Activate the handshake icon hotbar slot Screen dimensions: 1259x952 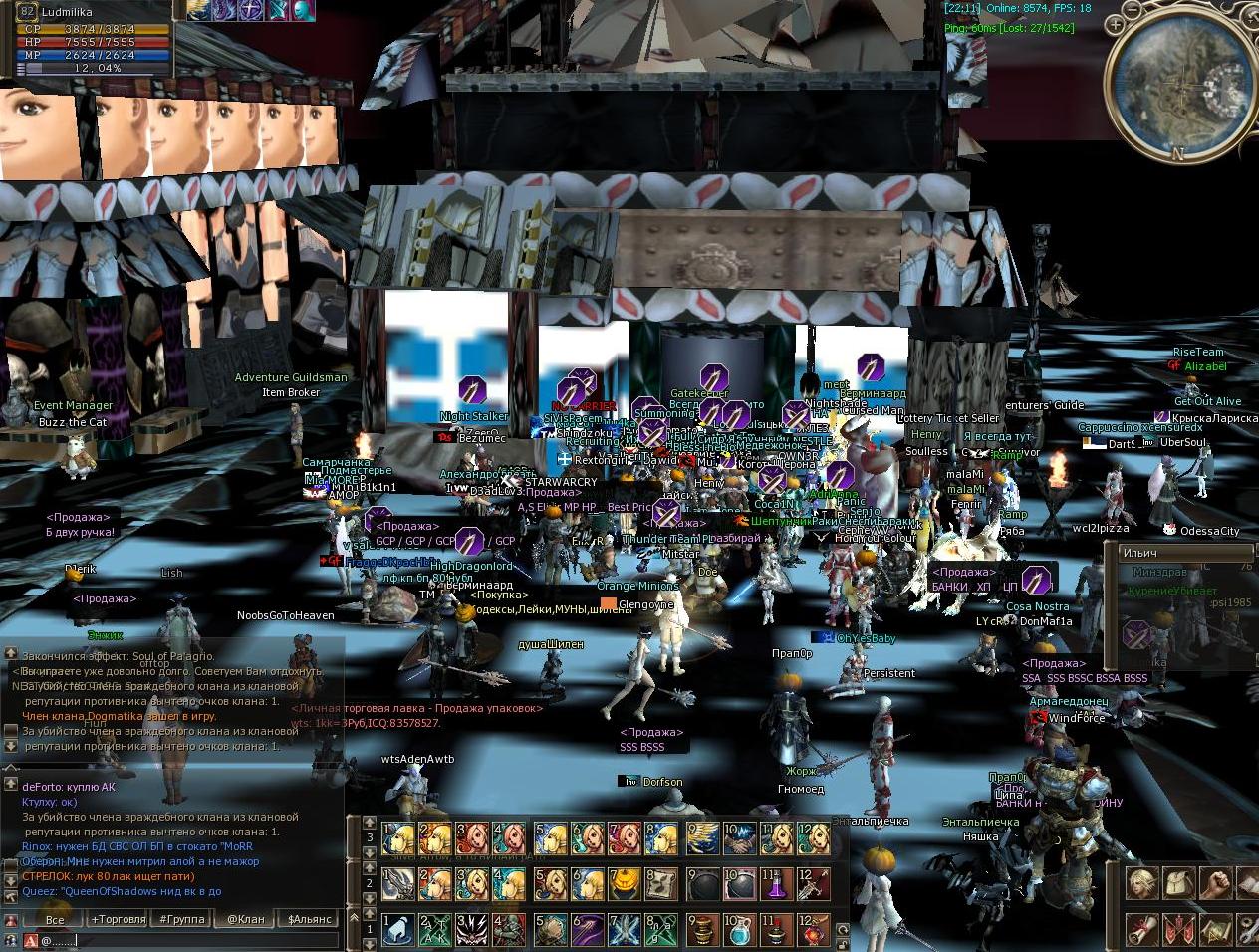pos(739,838)
